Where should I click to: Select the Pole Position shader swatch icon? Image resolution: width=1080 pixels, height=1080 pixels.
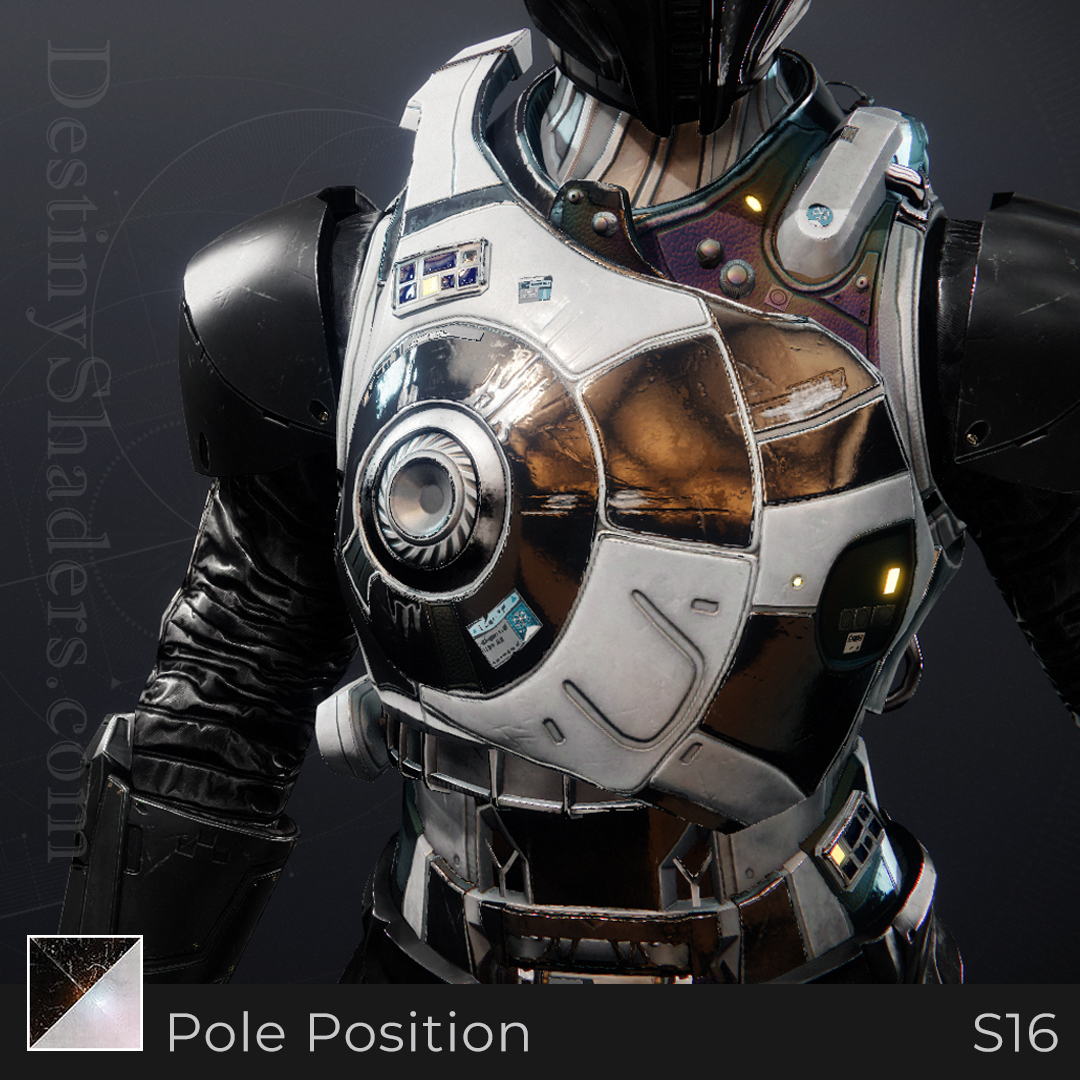tap(85, 992)
